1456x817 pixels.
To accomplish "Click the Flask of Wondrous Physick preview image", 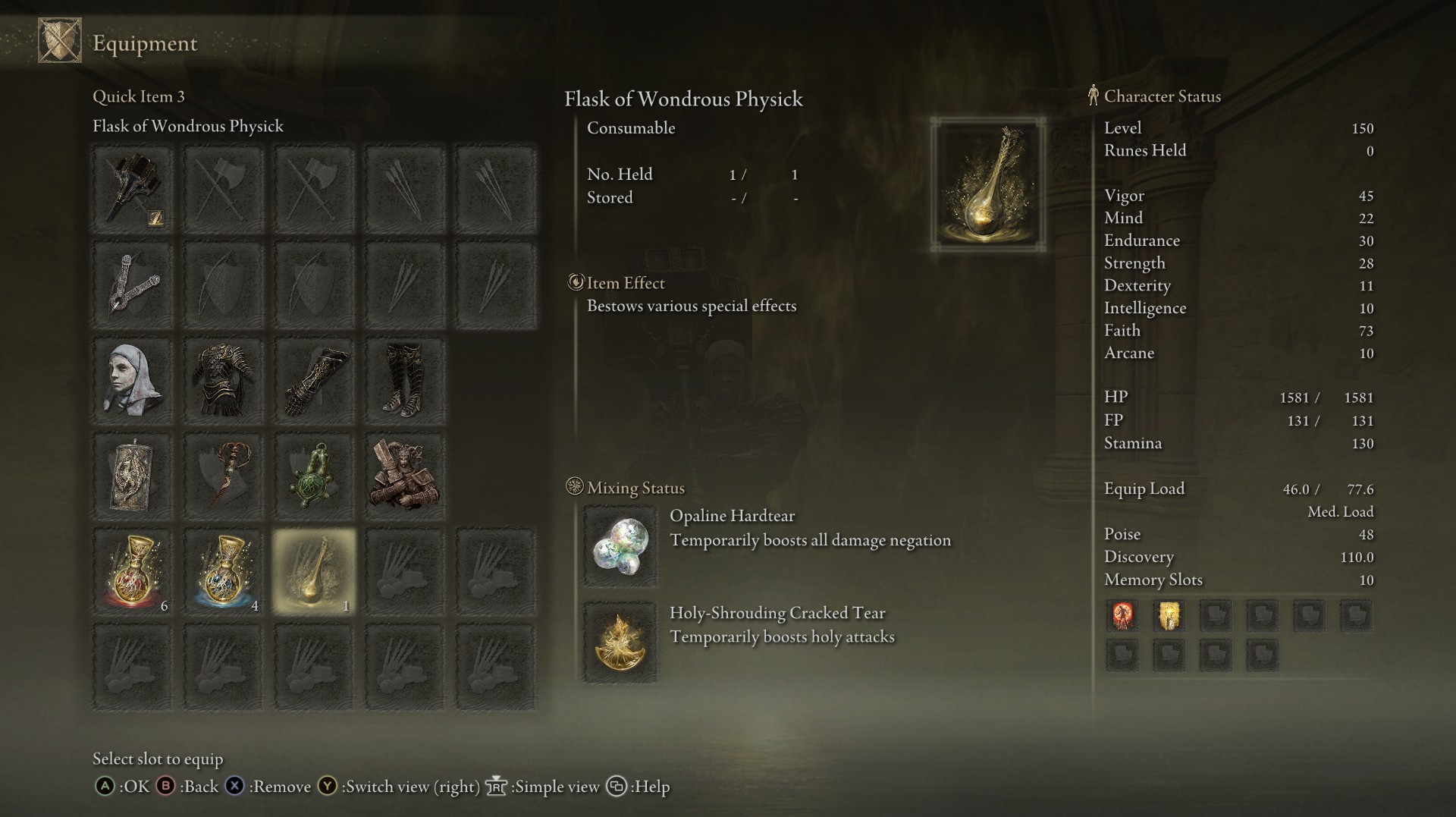I will tap(987, 184).
